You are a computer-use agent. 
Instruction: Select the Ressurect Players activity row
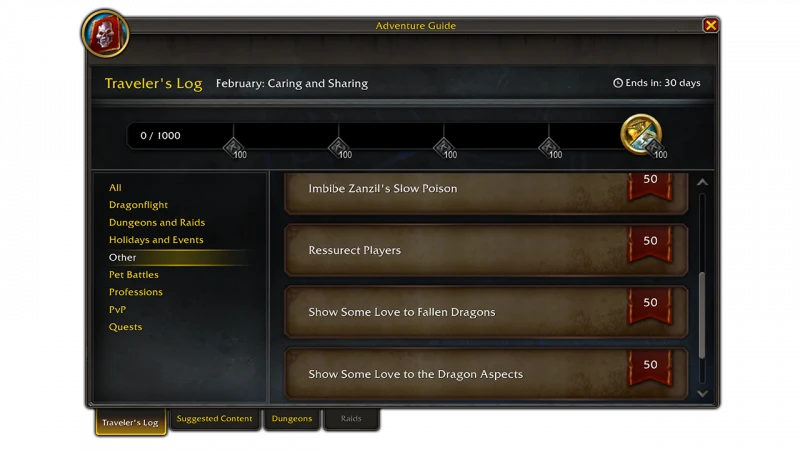(486, 250)
